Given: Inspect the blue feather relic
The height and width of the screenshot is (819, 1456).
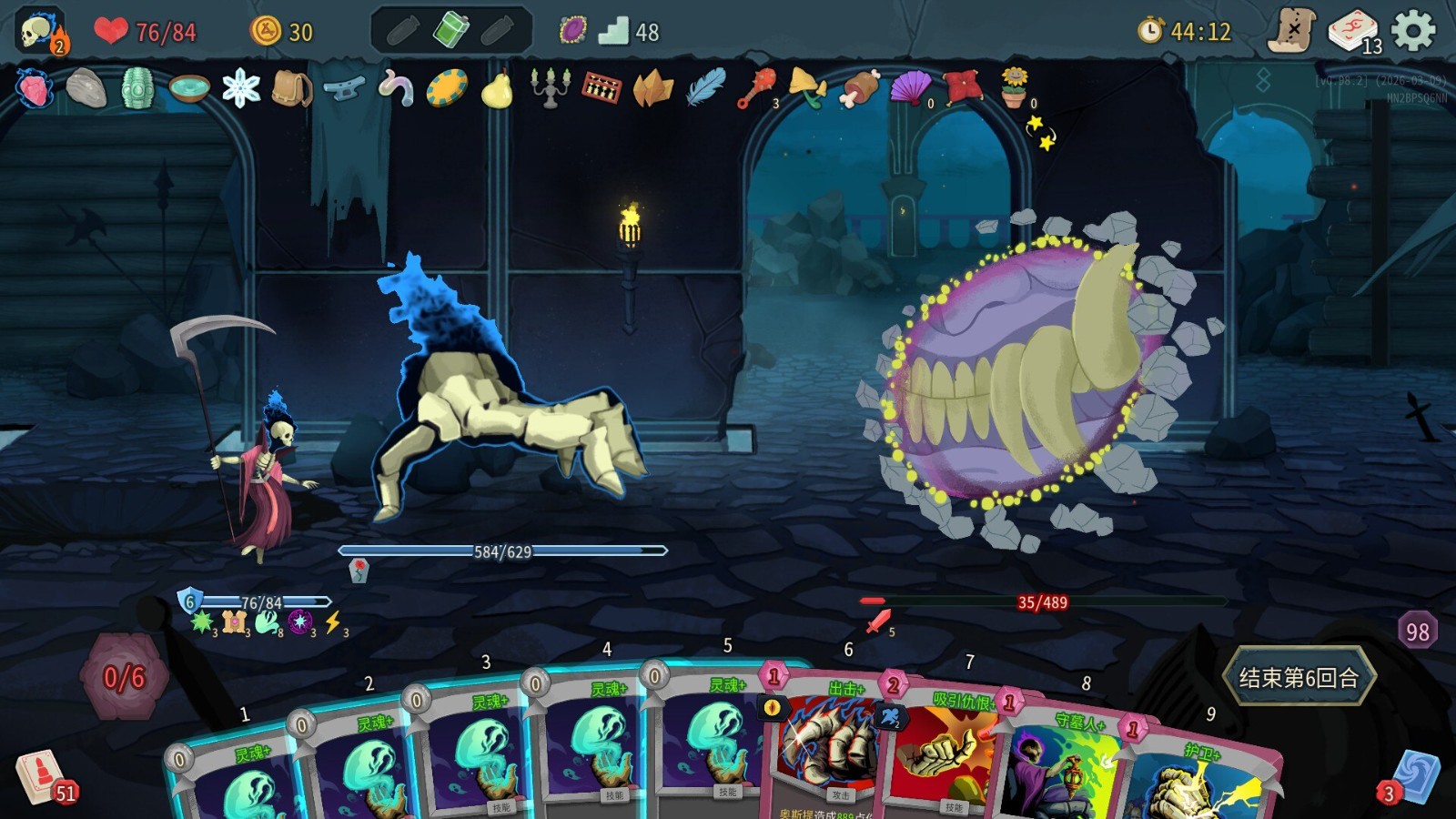Looking at the screenshot, I should tap(705, 88).
